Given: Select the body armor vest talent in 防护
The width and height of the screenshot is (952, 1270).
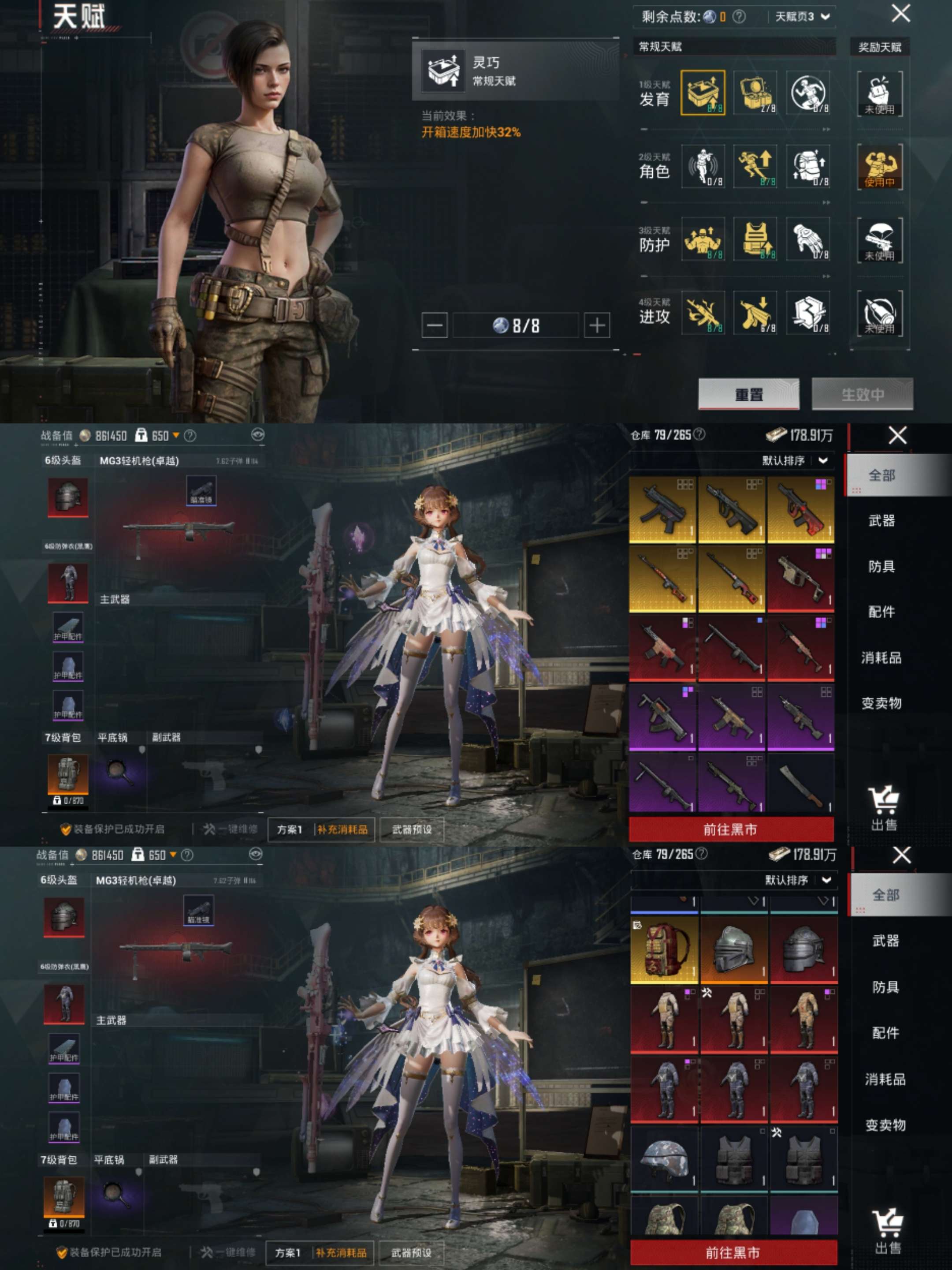Looking at the screenshot, I should (x=755, y=239).
